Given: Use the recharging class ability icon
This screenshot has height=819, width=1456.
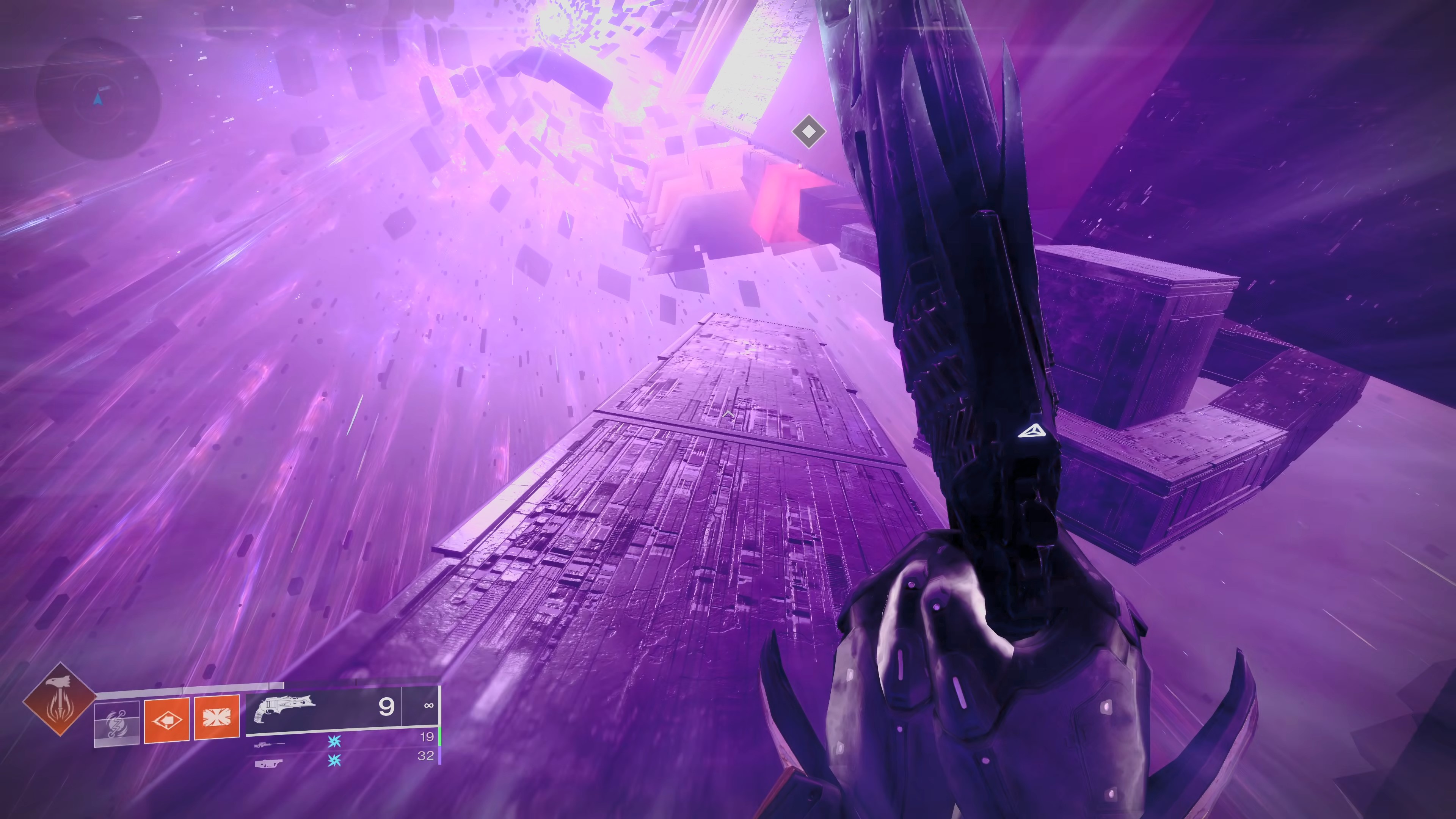Looking at the screenshot, I should pyautogui.click(x=117, y=722).
